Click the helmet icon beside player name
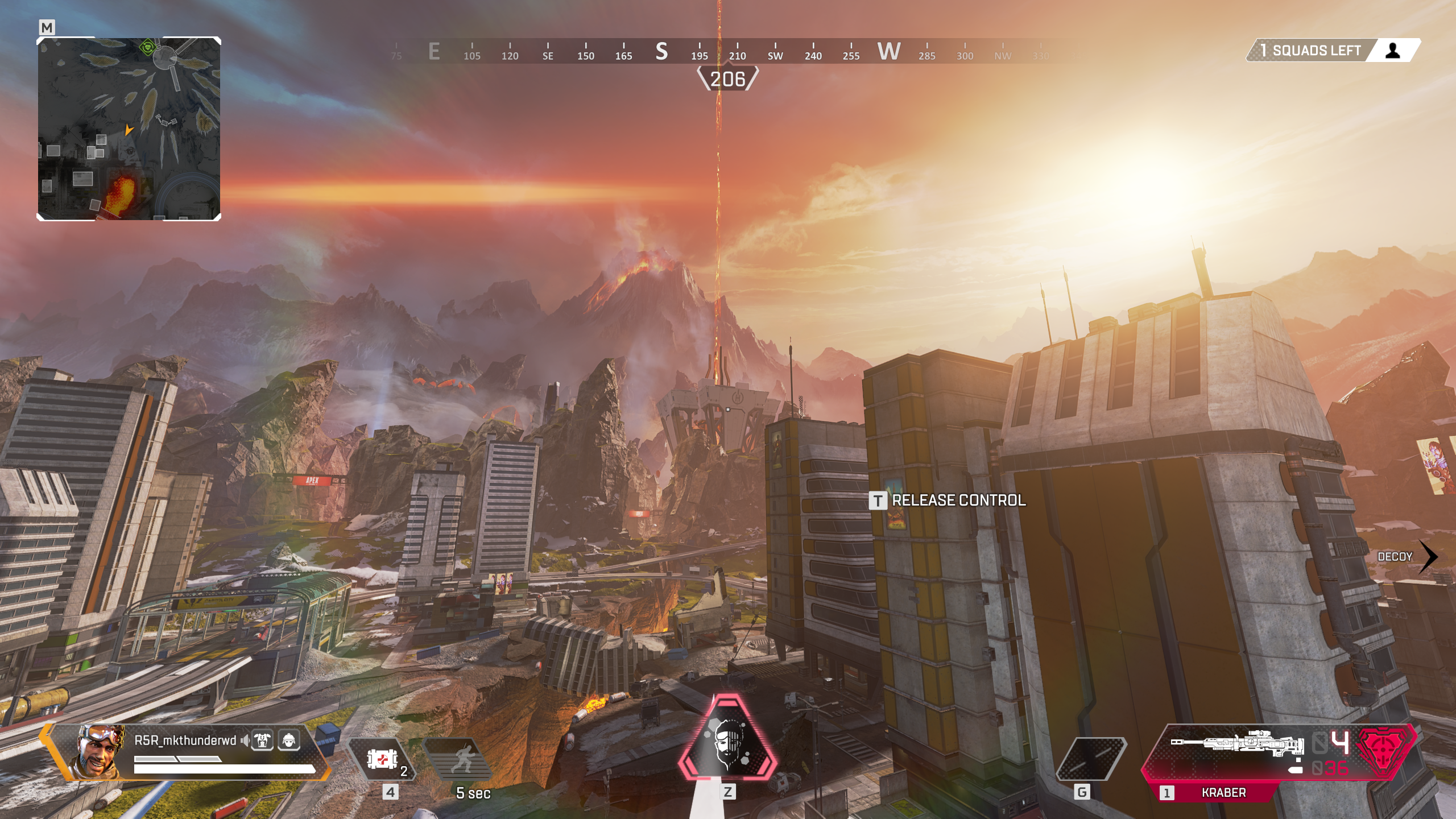The width and height of the screenshot is (1456, 819). [x=289, y=741]
